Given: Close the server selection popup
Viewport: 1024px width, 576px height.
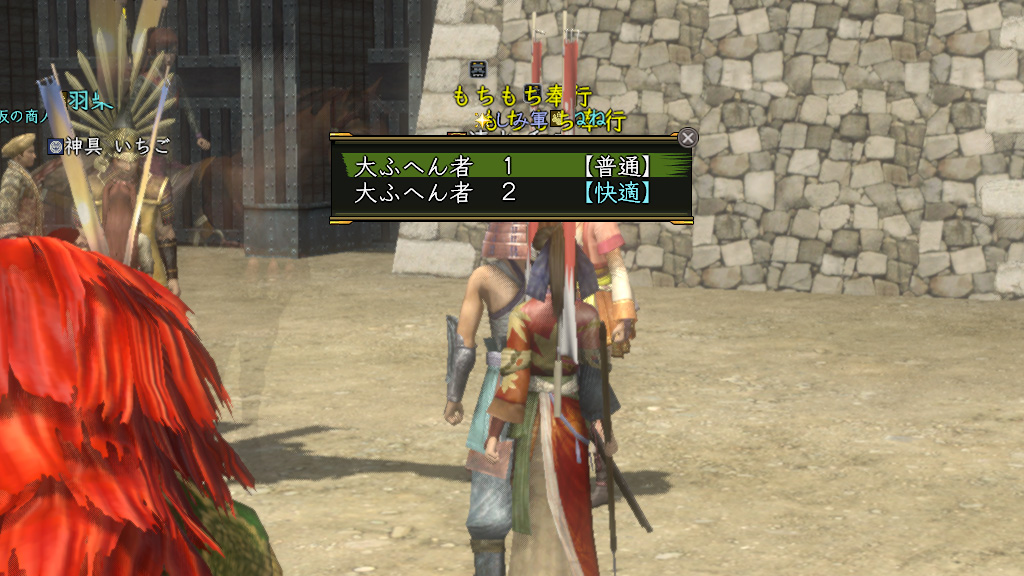Looking at the screenshot, I should click(688, 138).
